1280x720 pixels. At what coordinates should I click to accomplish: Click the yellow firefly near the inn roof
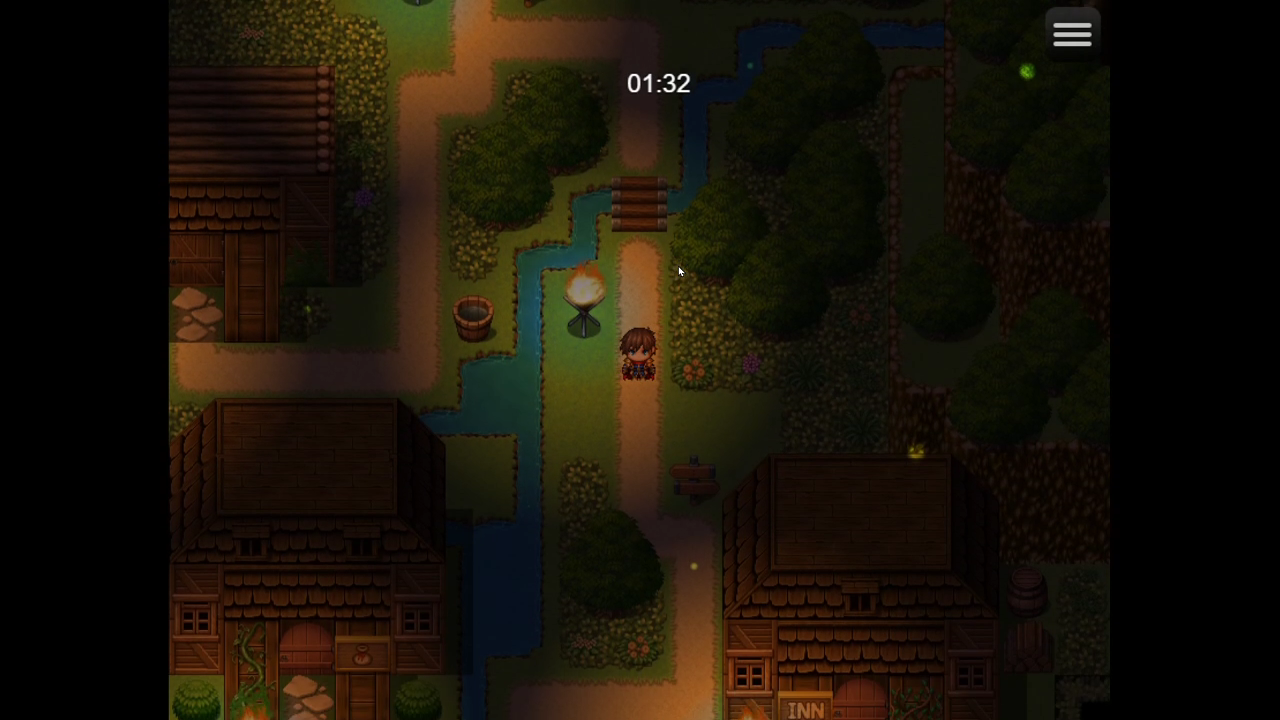[x=917, y=450]
